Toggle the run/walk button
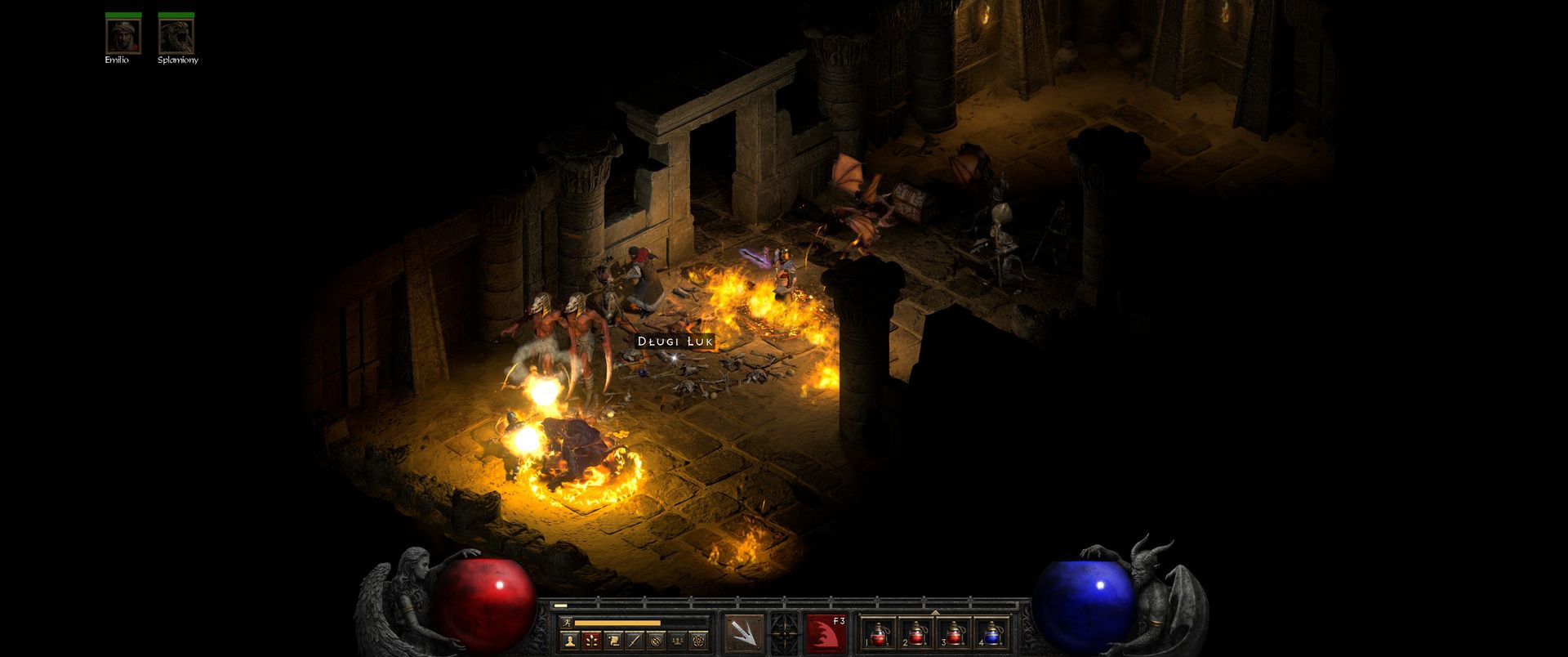The height and width of the screenshot is (657, 1568). tap(567, 623)
